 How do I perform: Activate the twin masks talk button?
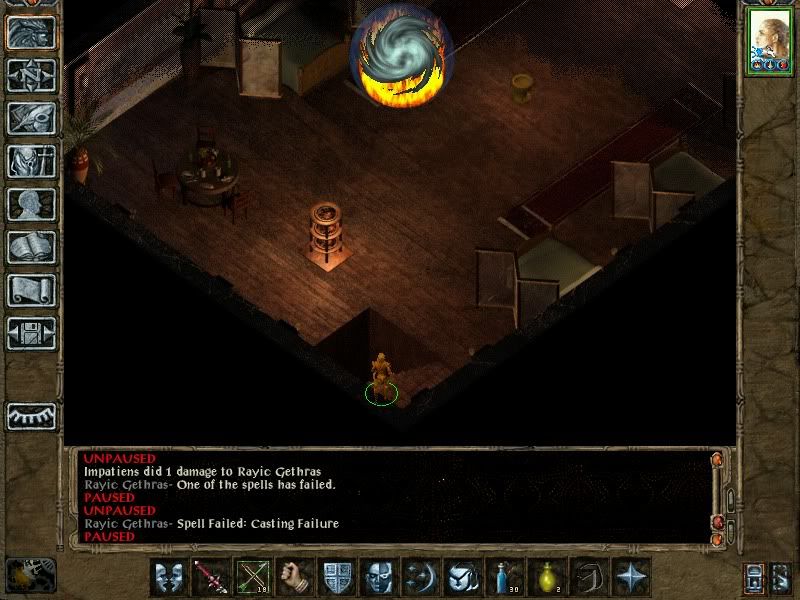click(x=169, y=577)
